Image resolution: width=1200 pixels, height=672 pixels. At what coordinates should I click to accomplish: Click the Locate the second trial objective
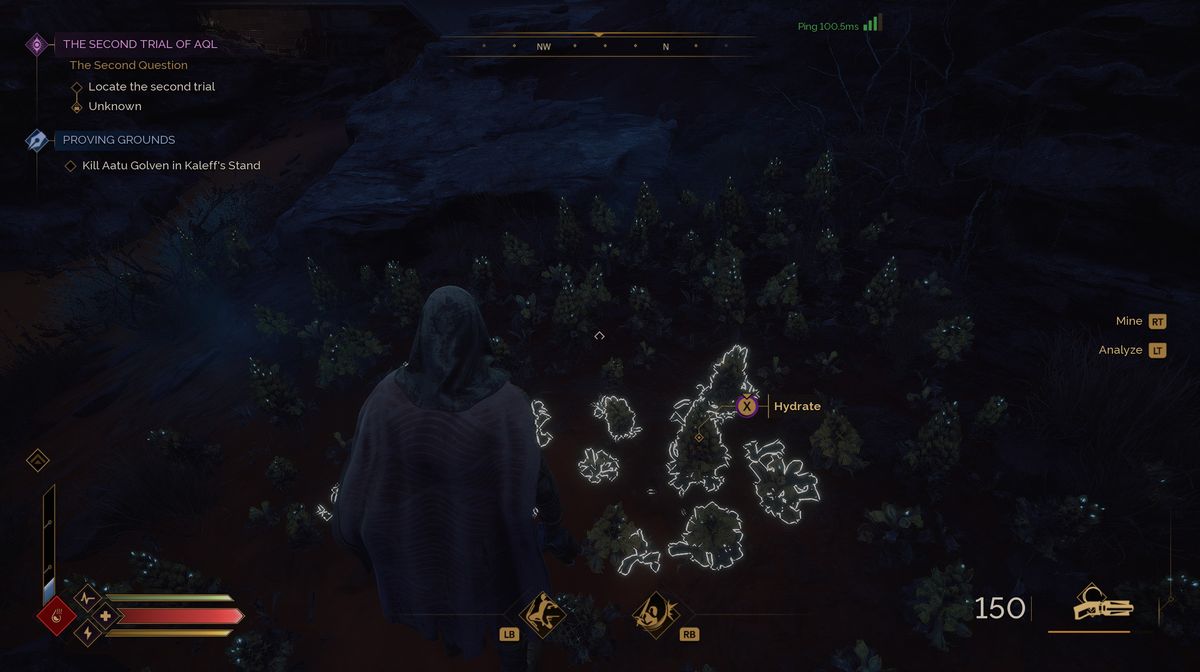click(x=151, y=87)
